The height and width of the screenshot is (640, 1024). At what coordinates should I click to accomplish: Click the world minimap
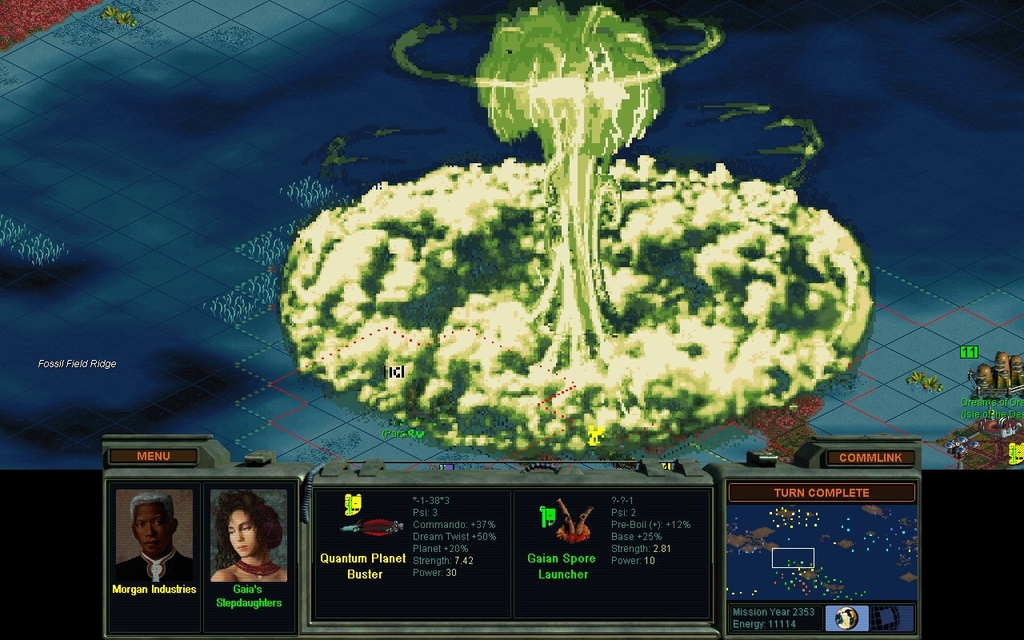pyautogui.click(x=821, y=552)
